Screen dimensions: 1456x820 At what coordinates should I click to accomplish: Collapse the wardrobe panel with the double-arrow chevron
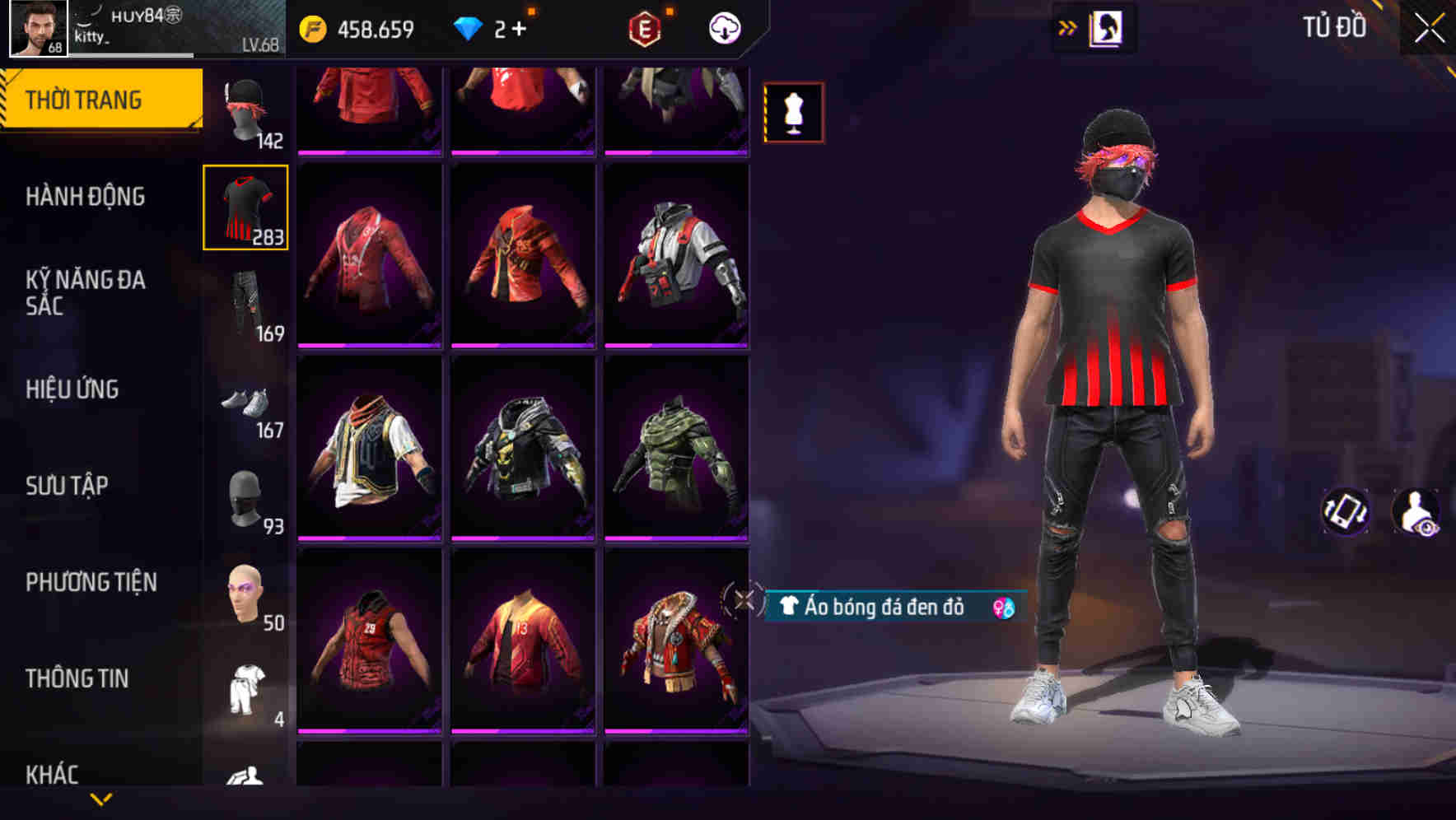pos(1068,26)
